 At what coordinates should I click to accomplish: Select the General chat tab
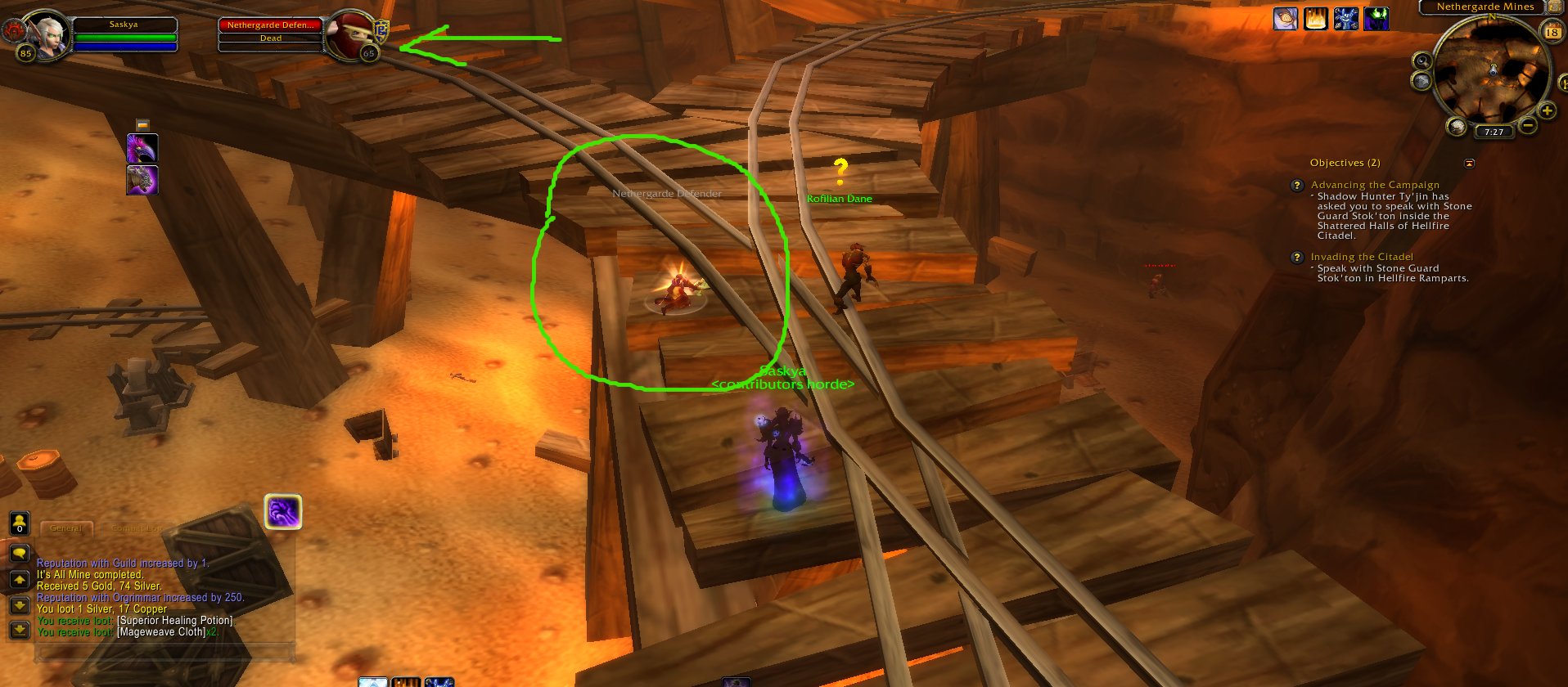(66, 528)
